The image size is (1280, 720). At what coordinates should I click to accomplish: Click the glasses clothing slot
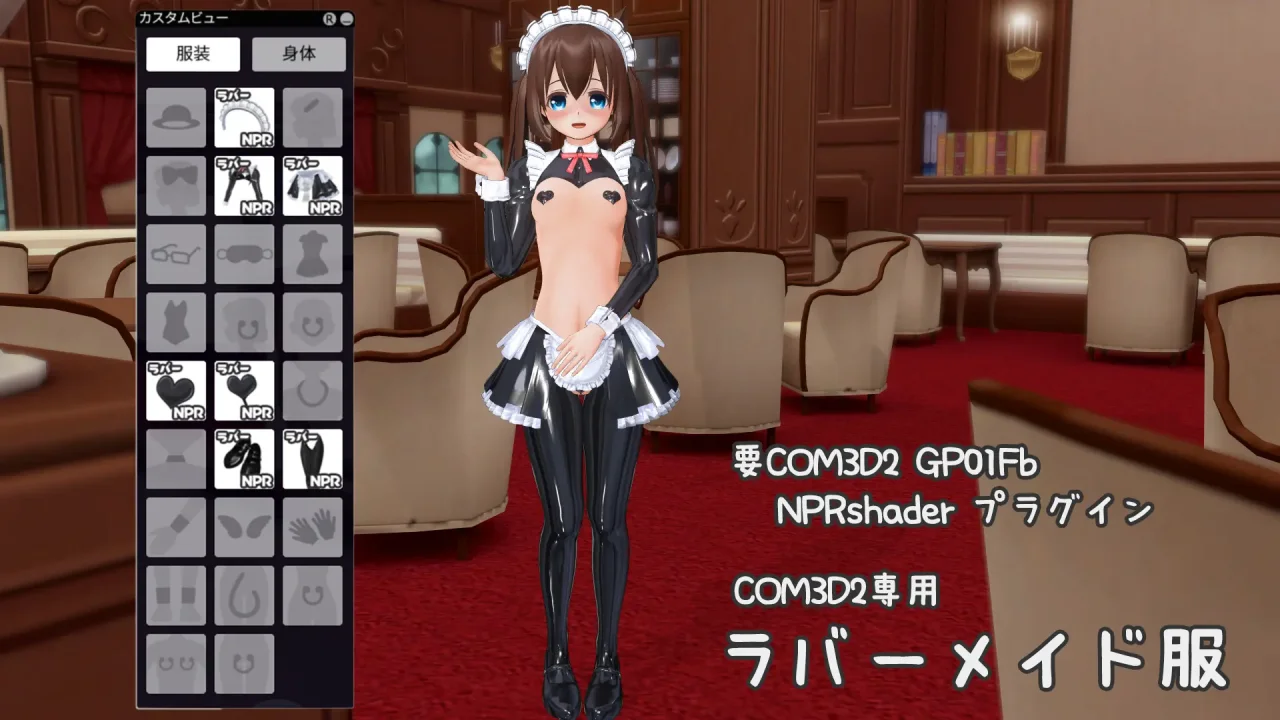175,254
